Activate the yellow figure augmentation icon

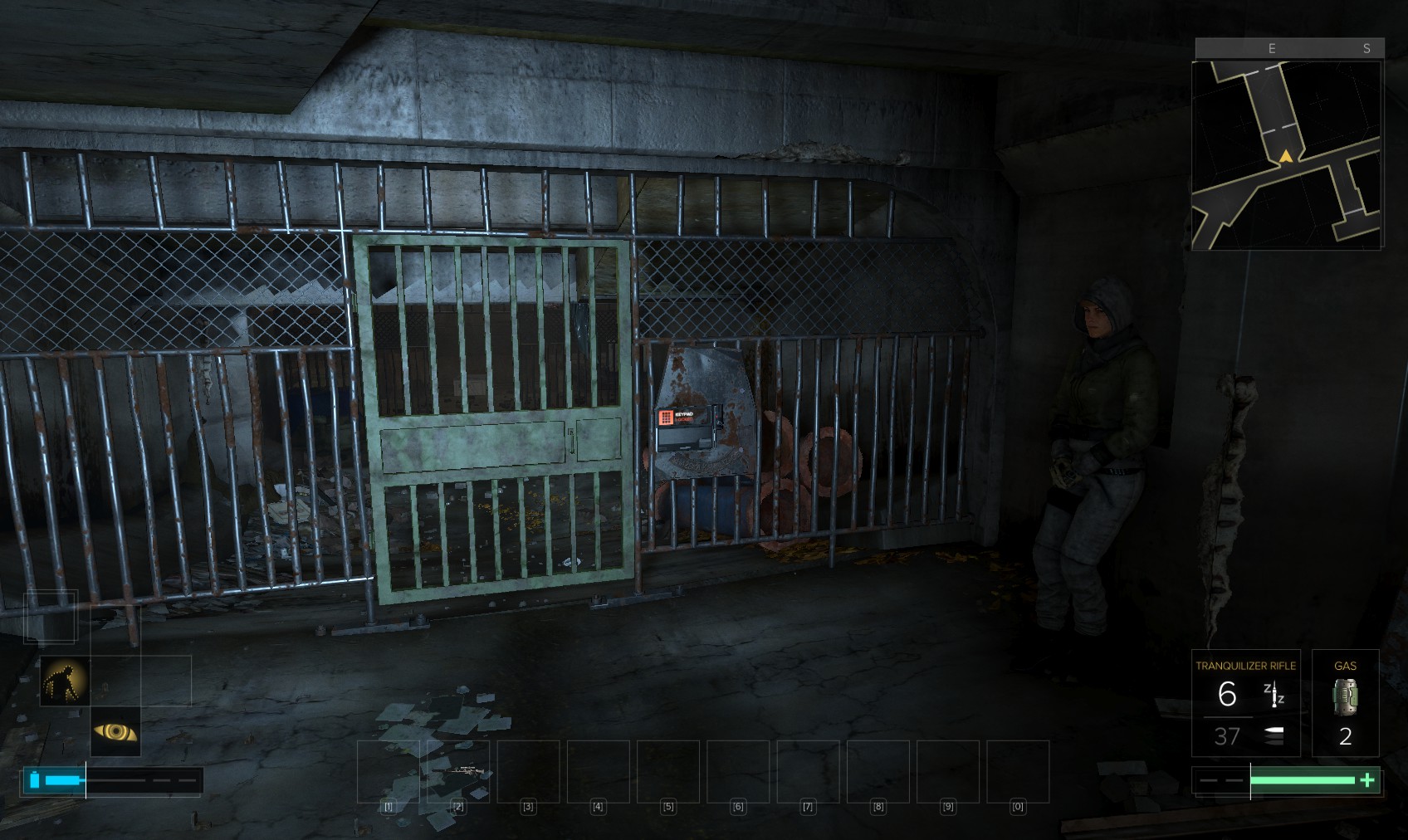point(65,681)
